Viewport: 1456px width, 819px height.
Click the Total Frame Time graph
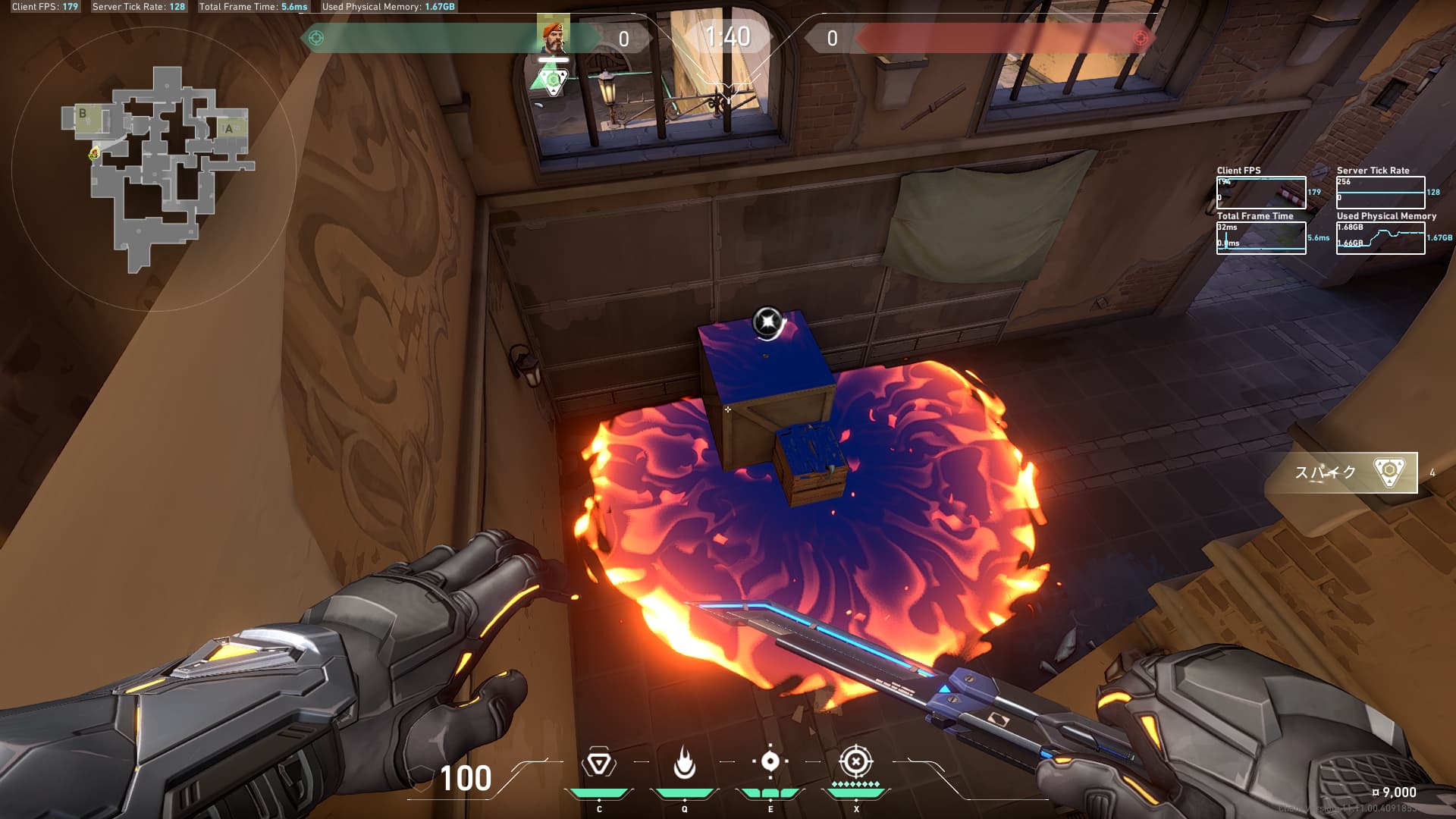coord(1261,237)
